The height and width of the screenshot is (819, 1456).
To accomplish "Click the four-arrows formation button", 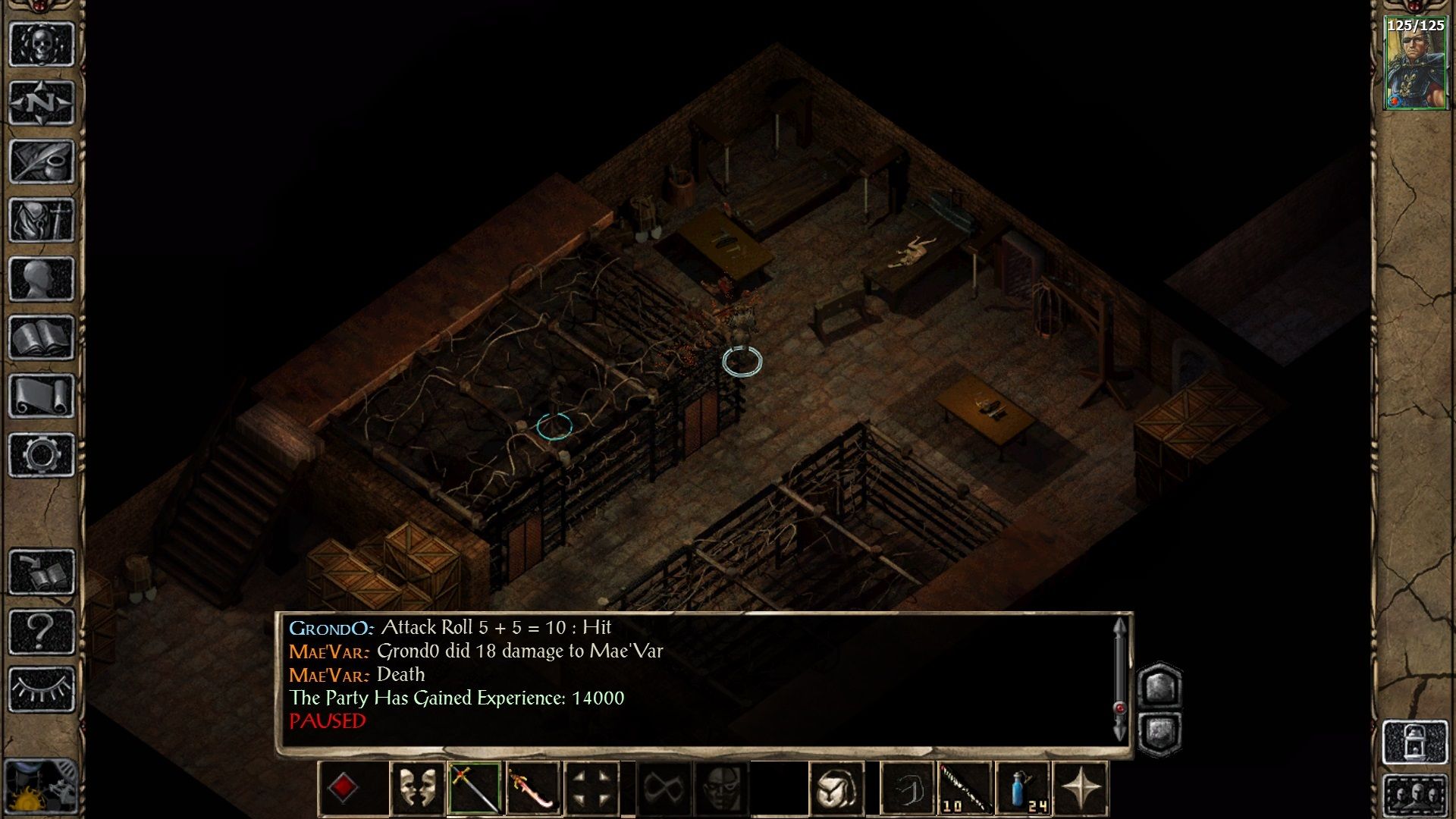I will tap(591, 788).
